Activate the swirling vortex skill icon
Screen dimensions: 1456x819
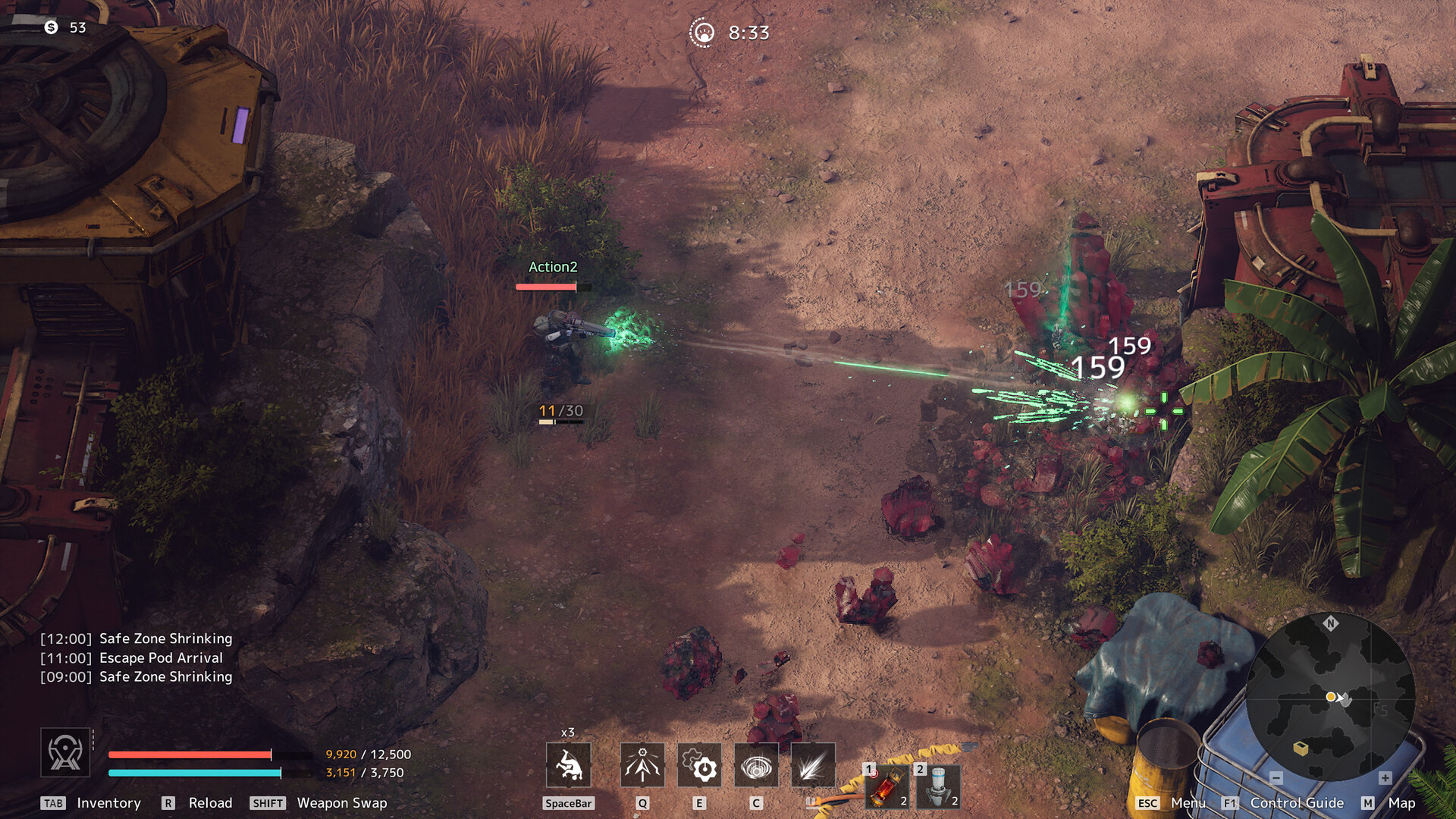pos(756,766)
